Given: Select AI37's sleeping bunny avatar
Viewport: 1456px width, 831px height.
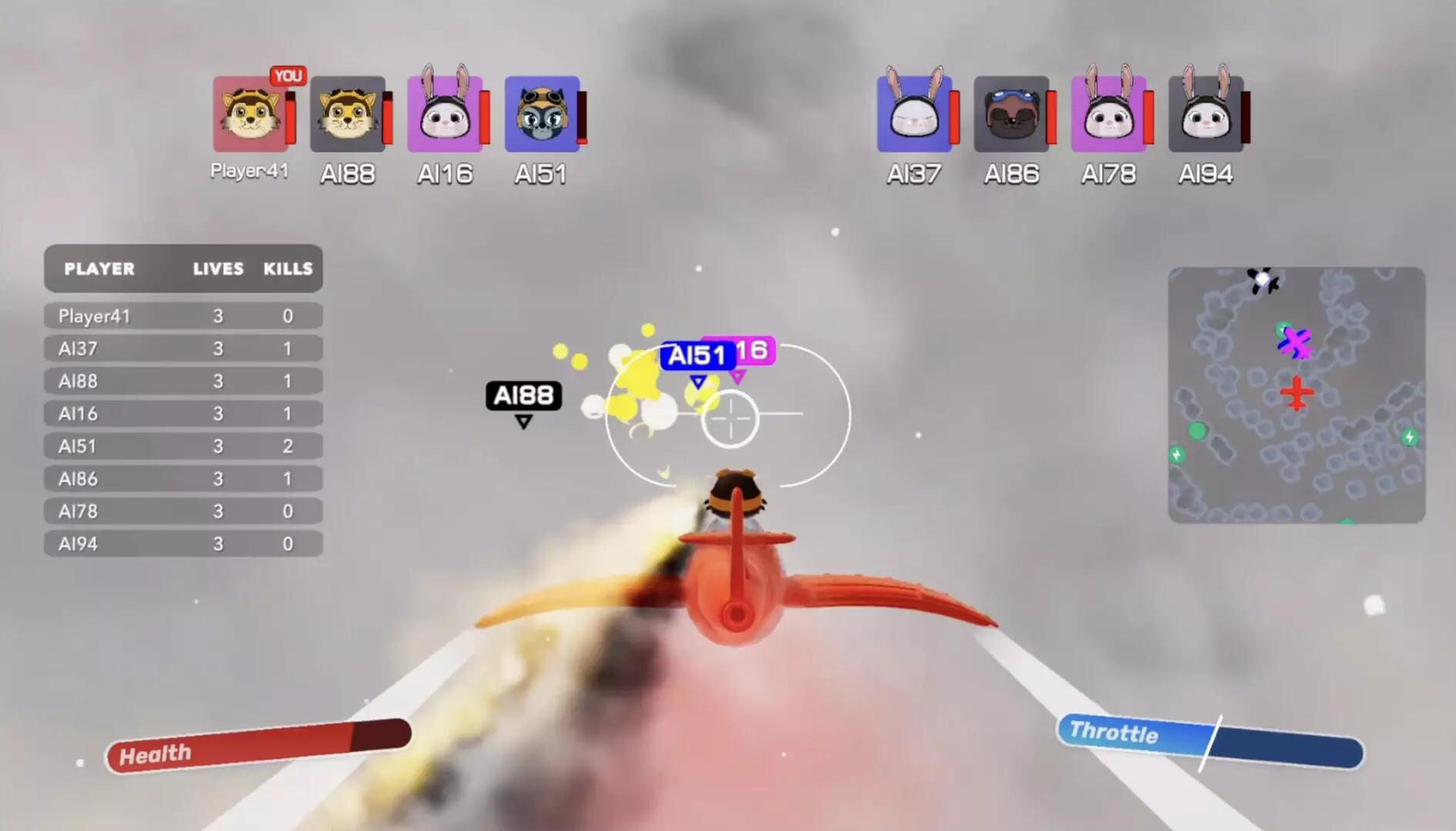Looking at the screenshot, I should click(914, 114).
